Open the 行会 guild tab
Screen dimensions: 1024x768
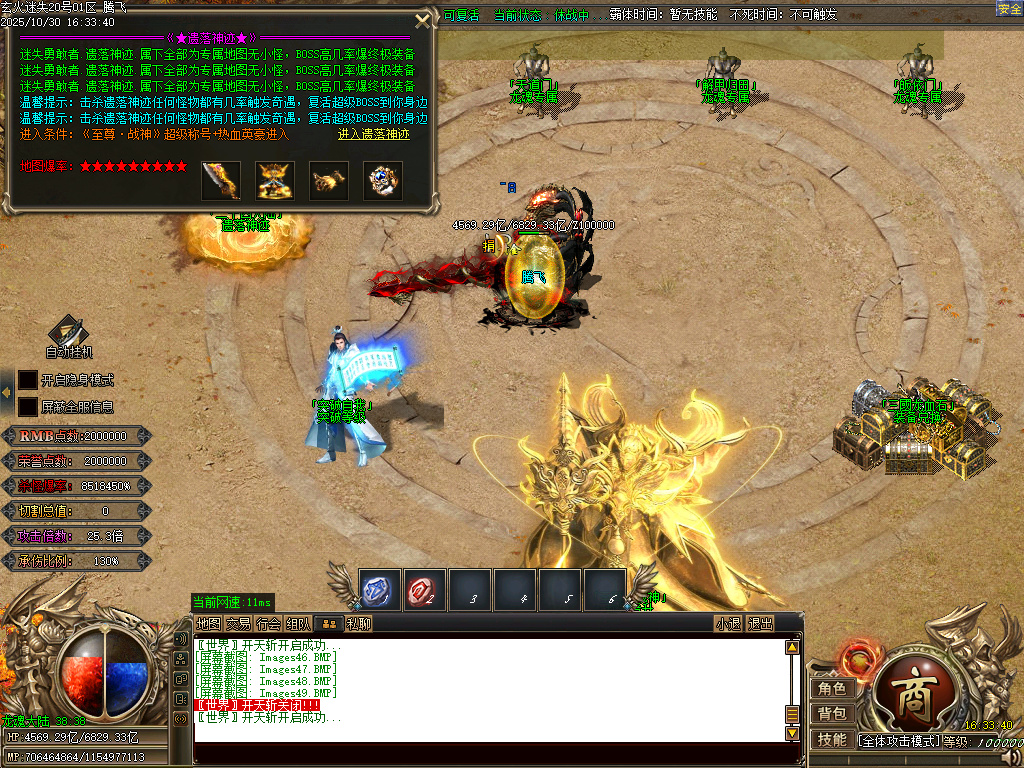pyautogui.click(x=268, y=624)
